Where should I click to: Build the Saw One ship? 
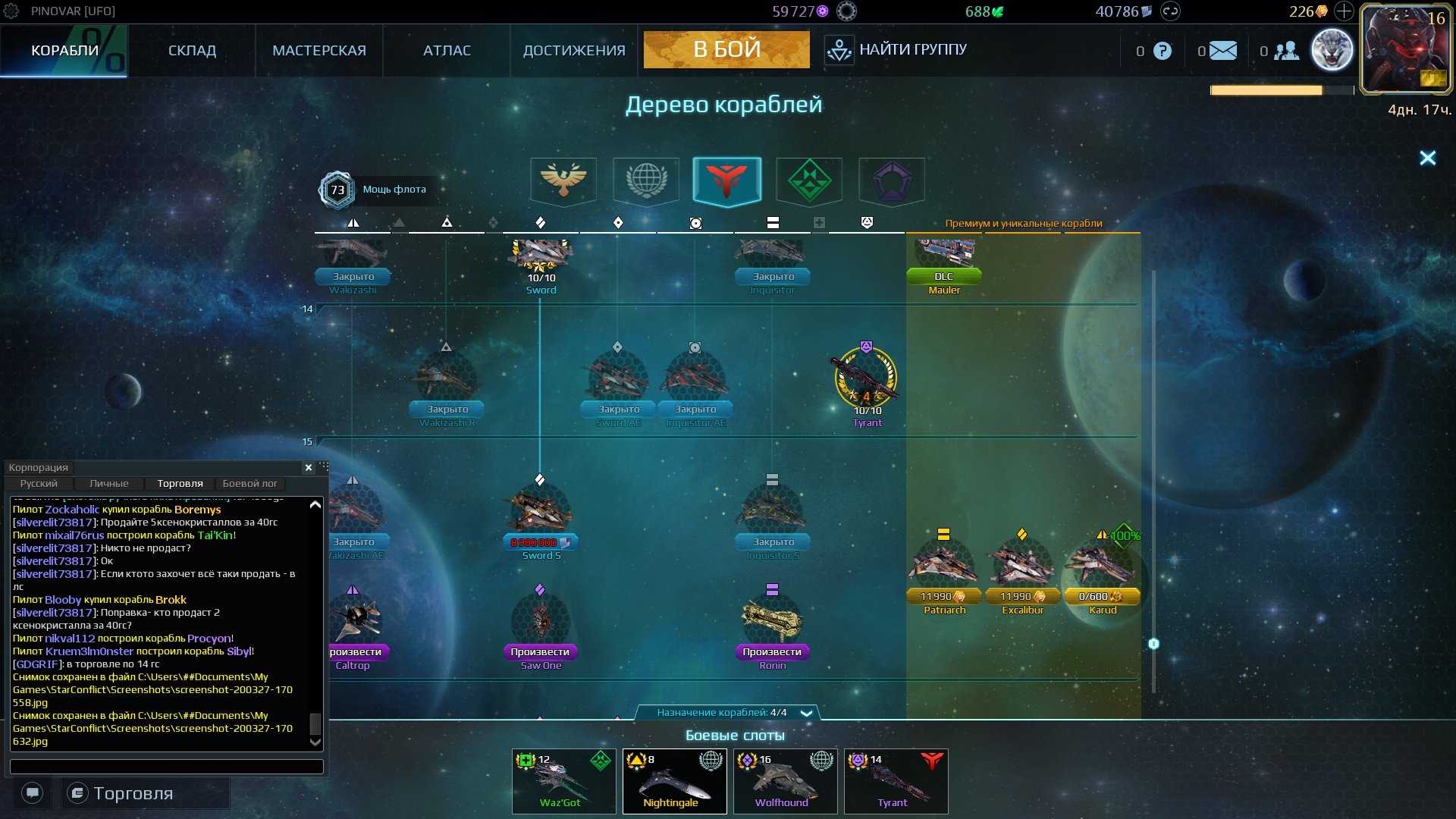click(x=540, y=651)
